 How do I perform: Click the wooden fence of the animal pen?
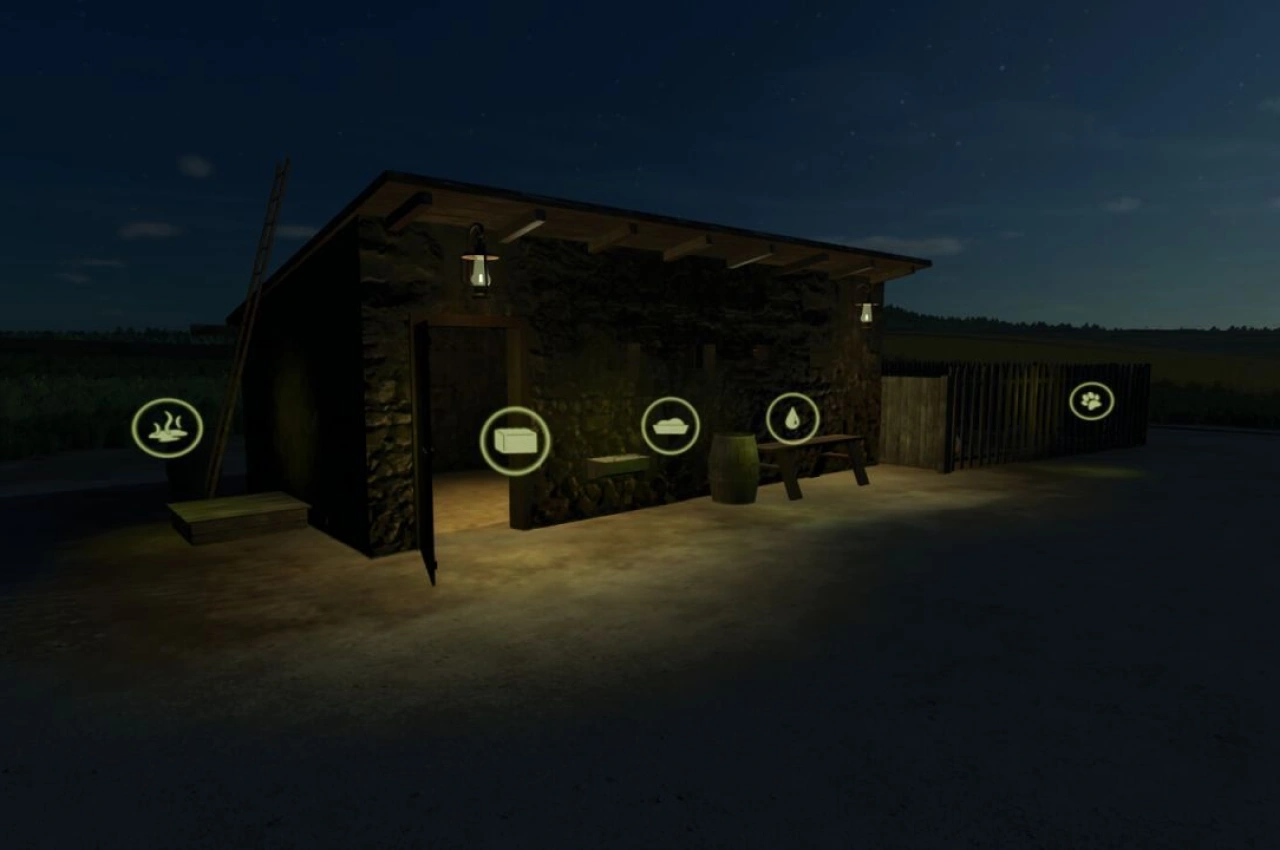click(1000, 410)
